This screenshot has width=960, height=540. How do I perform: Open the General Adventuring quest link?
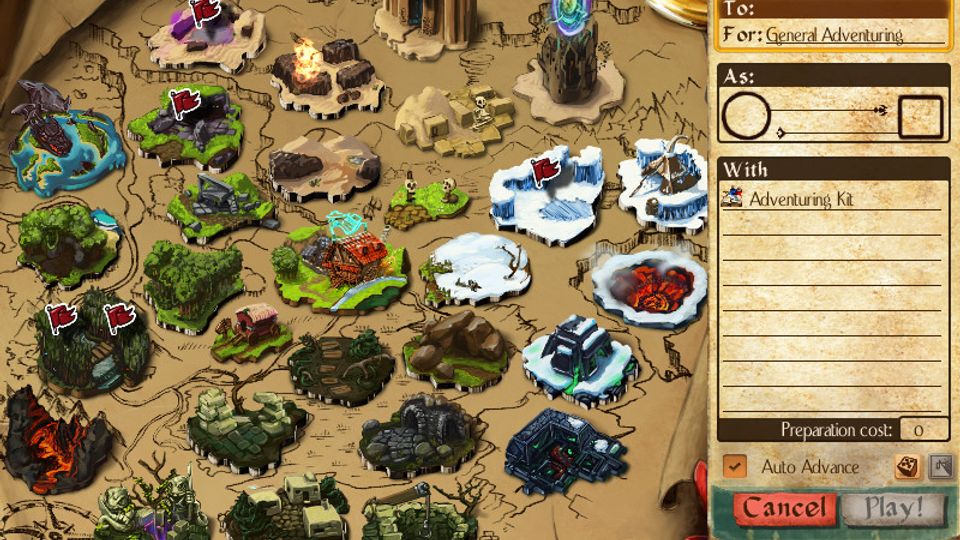coord(834,36)
